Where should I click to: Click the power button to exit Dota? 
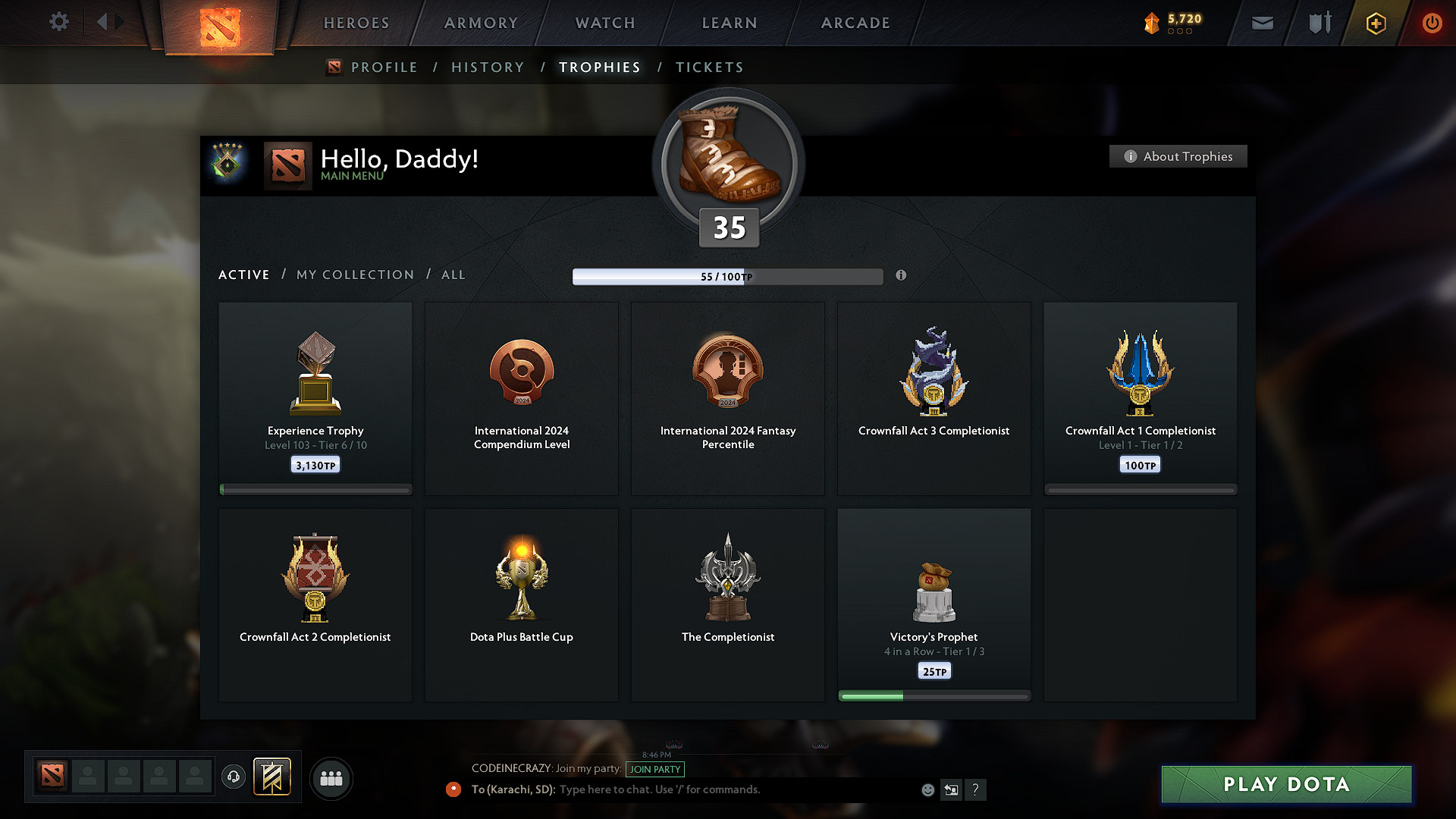[x=1432, y=23]
